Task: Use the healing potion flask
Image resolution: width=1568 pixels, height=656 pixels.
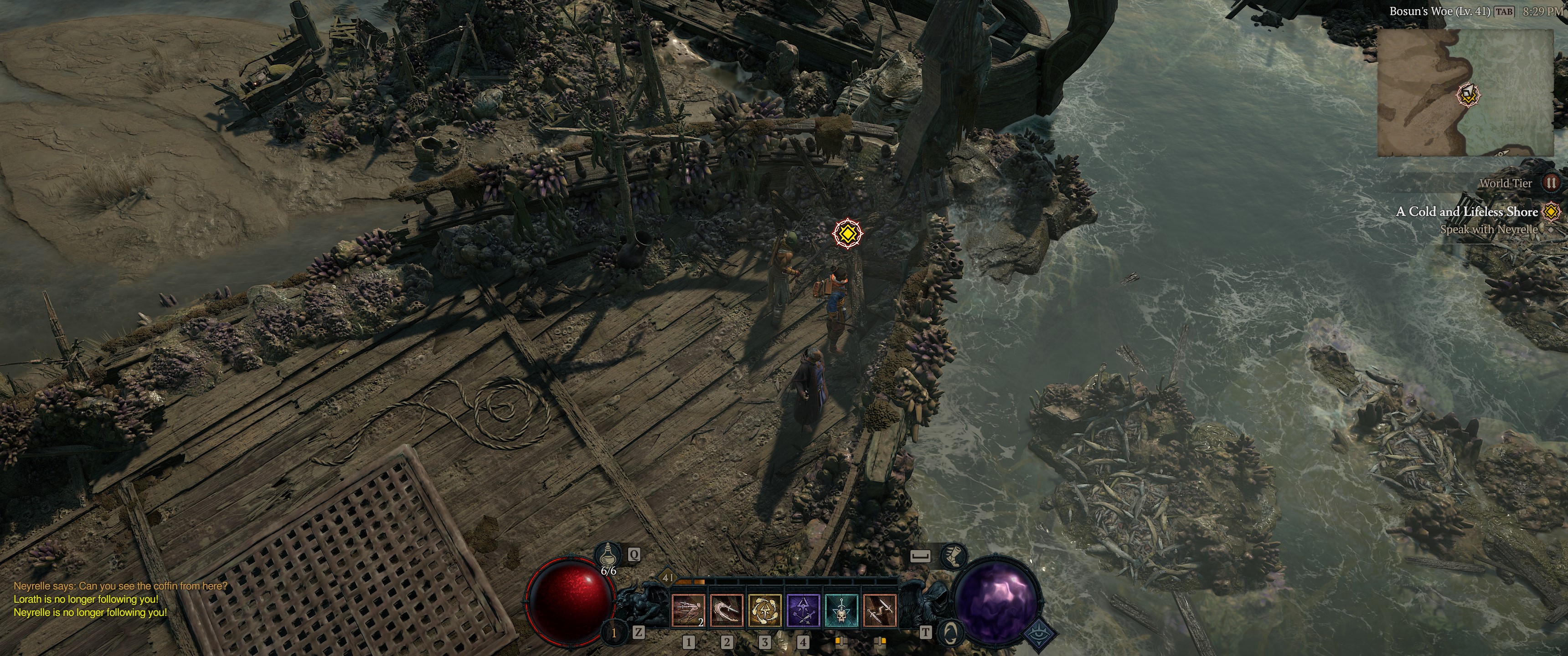Action: 608,555
